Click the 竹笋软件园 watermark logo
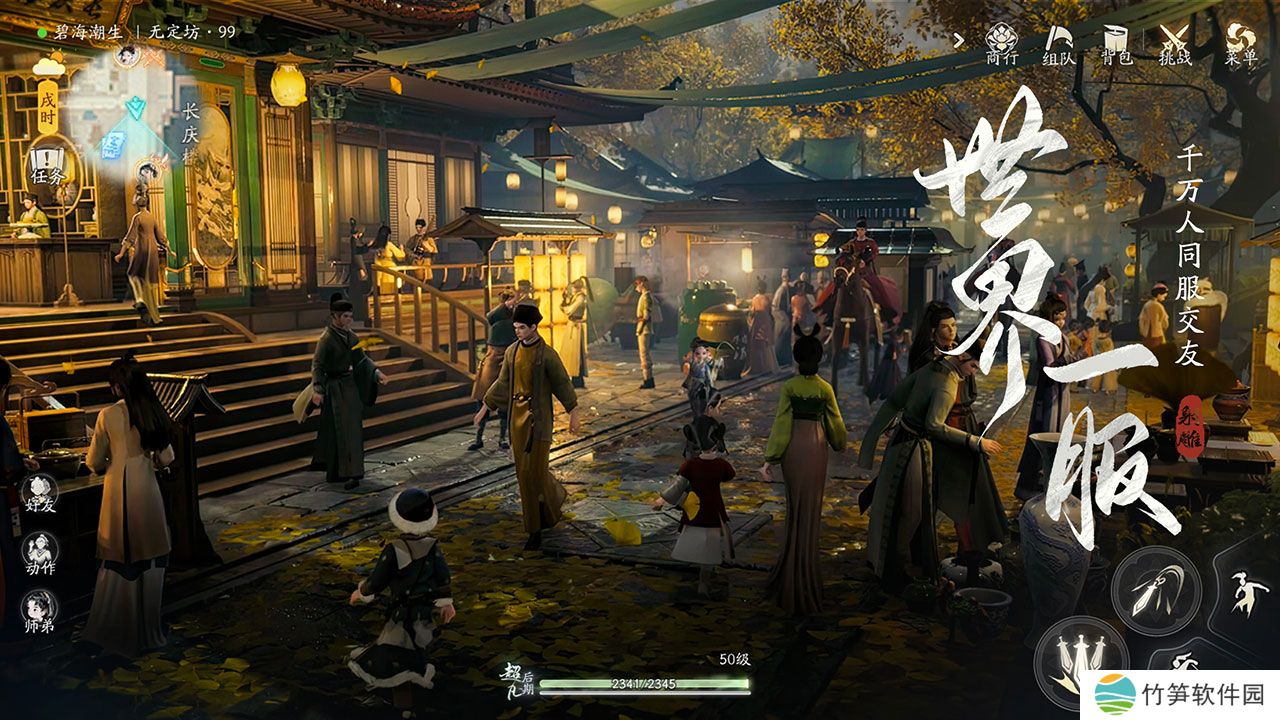1280x720 pixels. (x=1115, y=694)
